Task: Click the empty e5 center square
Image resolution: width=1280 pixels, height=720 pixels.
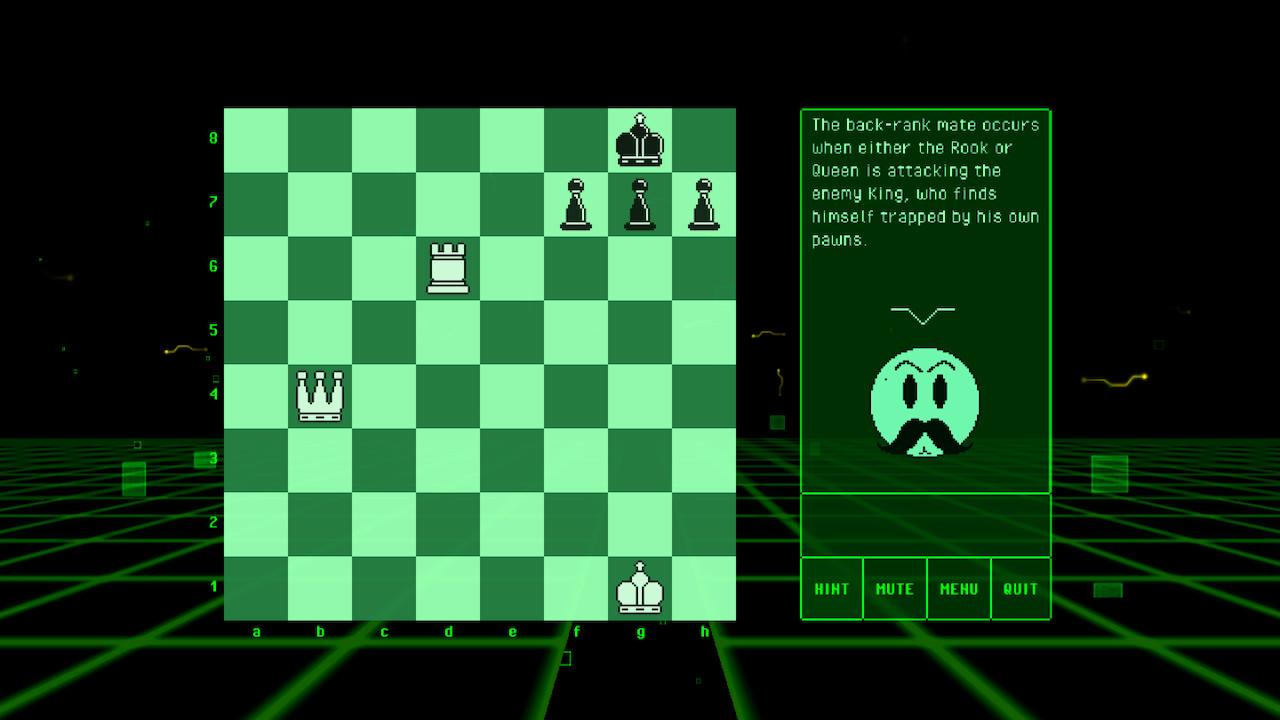Action: click(513, 332)
